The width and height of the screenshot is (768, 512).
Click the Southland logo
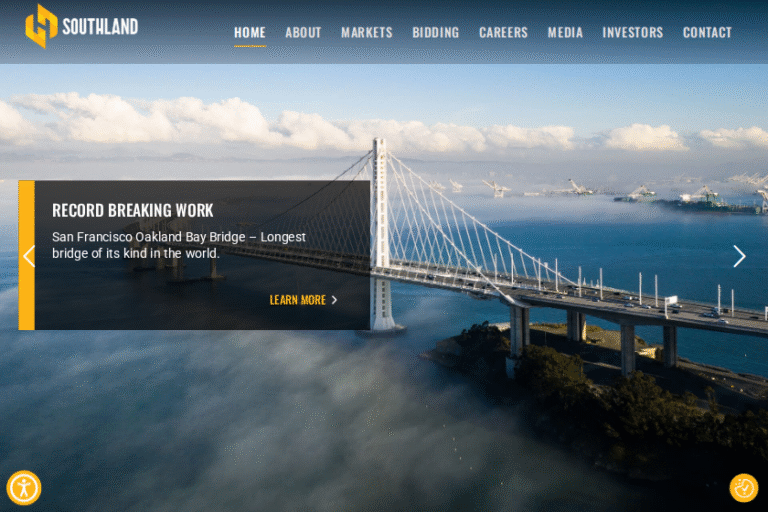coord(82,26)
